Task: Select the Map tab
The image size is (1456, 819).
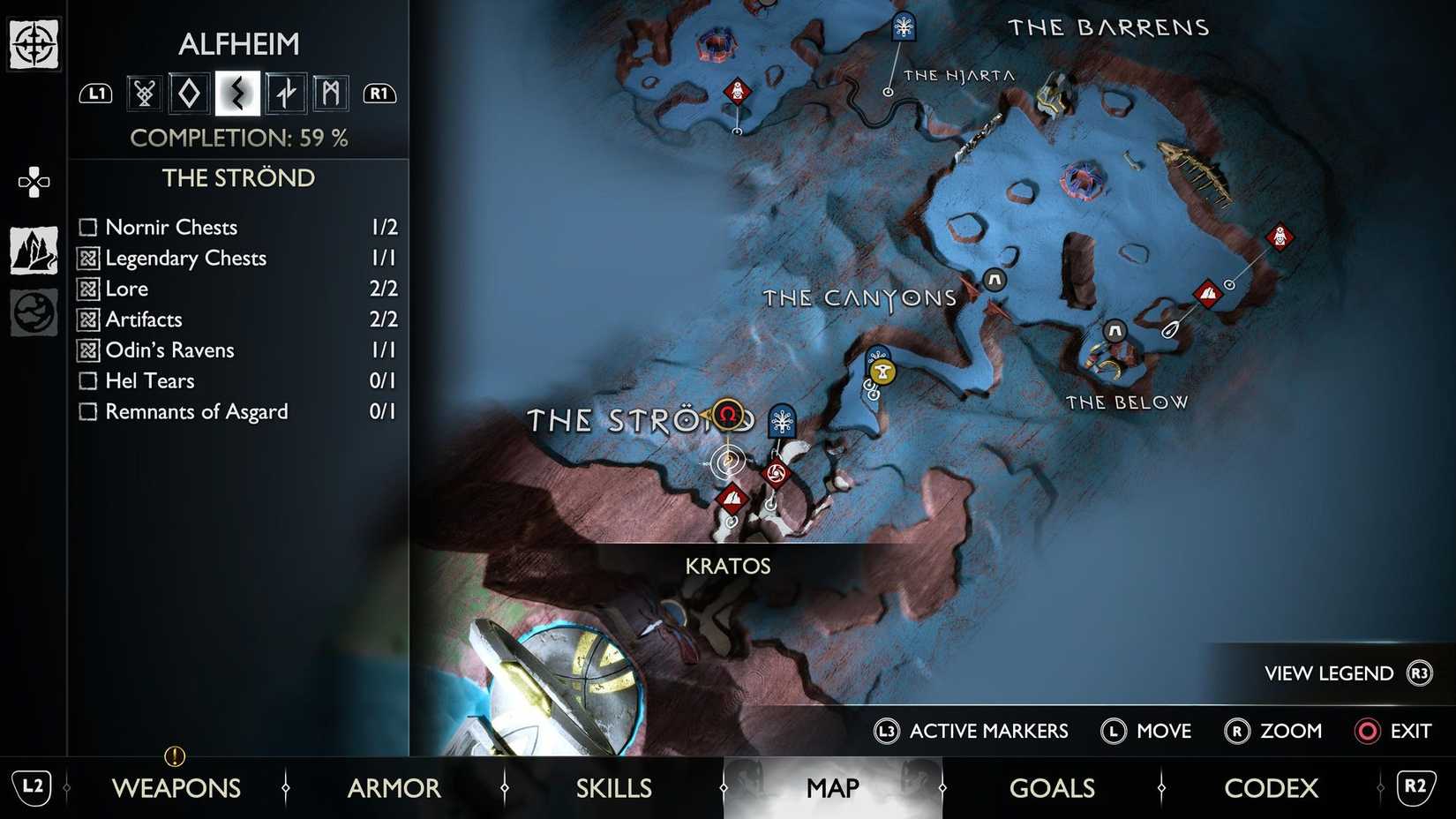Action: click(832, 787)
